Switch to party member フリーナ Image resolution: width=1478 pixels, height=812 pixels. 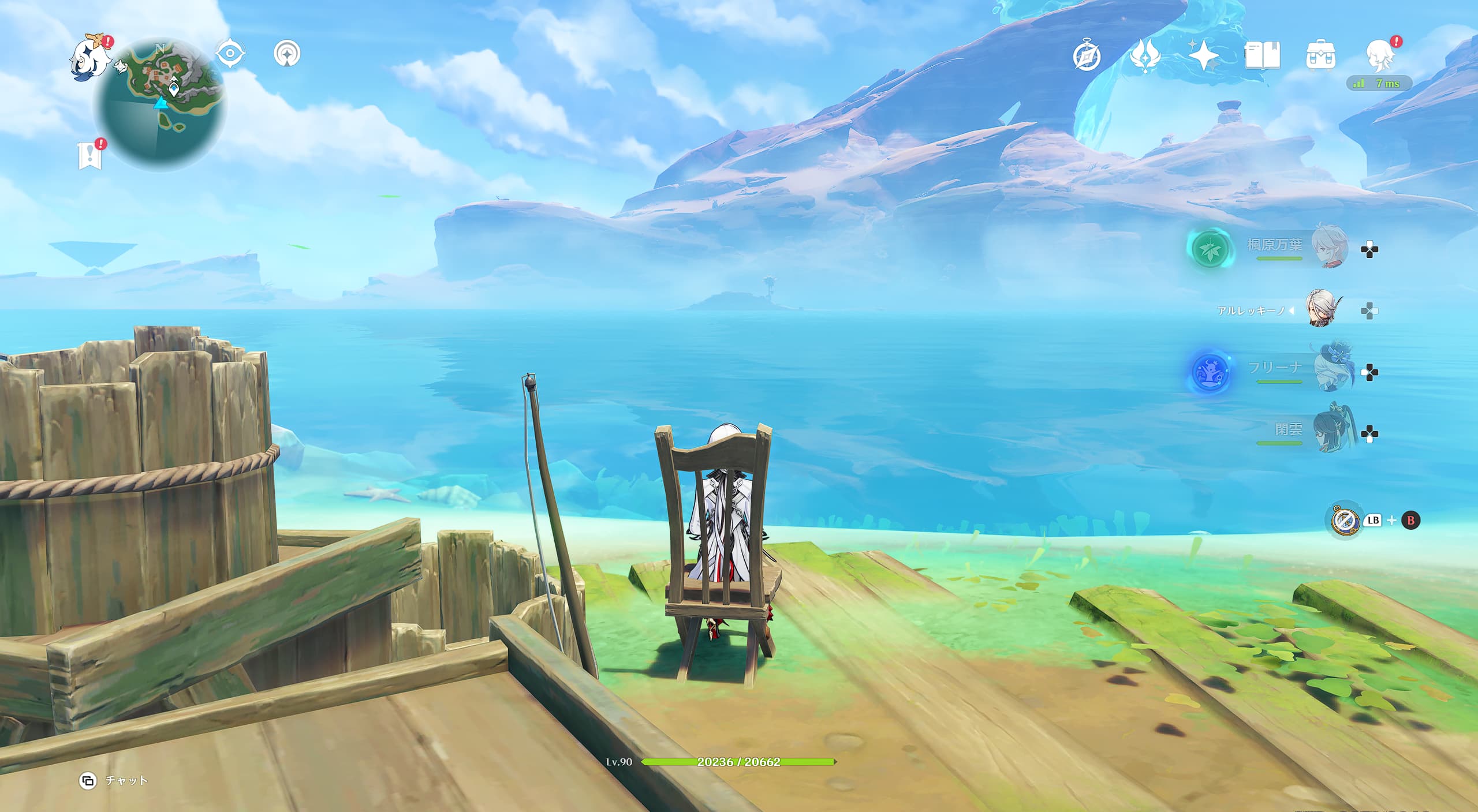click(1330, 370)
